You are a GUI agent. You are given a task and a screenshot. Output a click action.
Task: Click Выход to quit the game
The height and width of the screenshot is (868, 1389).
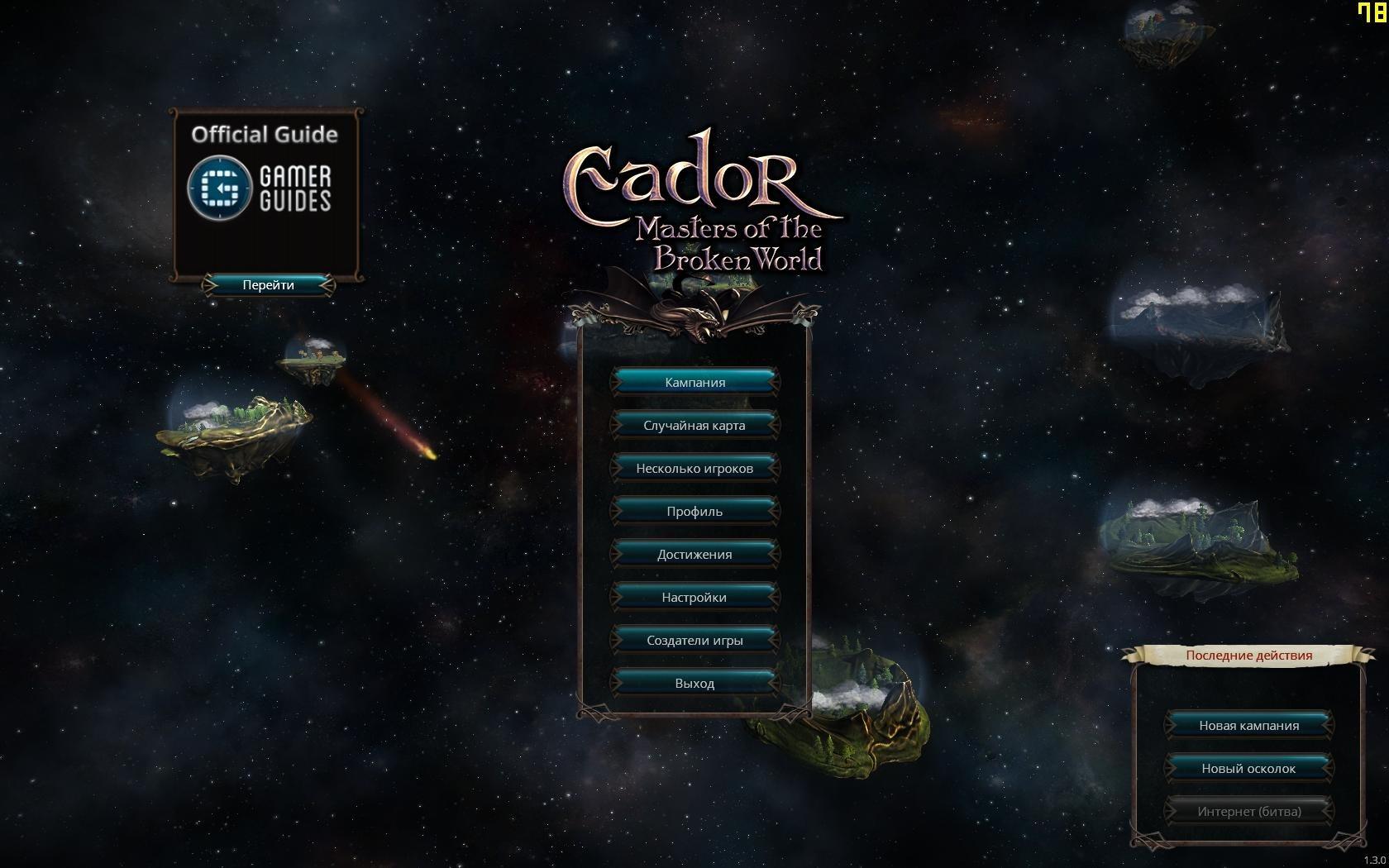[694, 683]
